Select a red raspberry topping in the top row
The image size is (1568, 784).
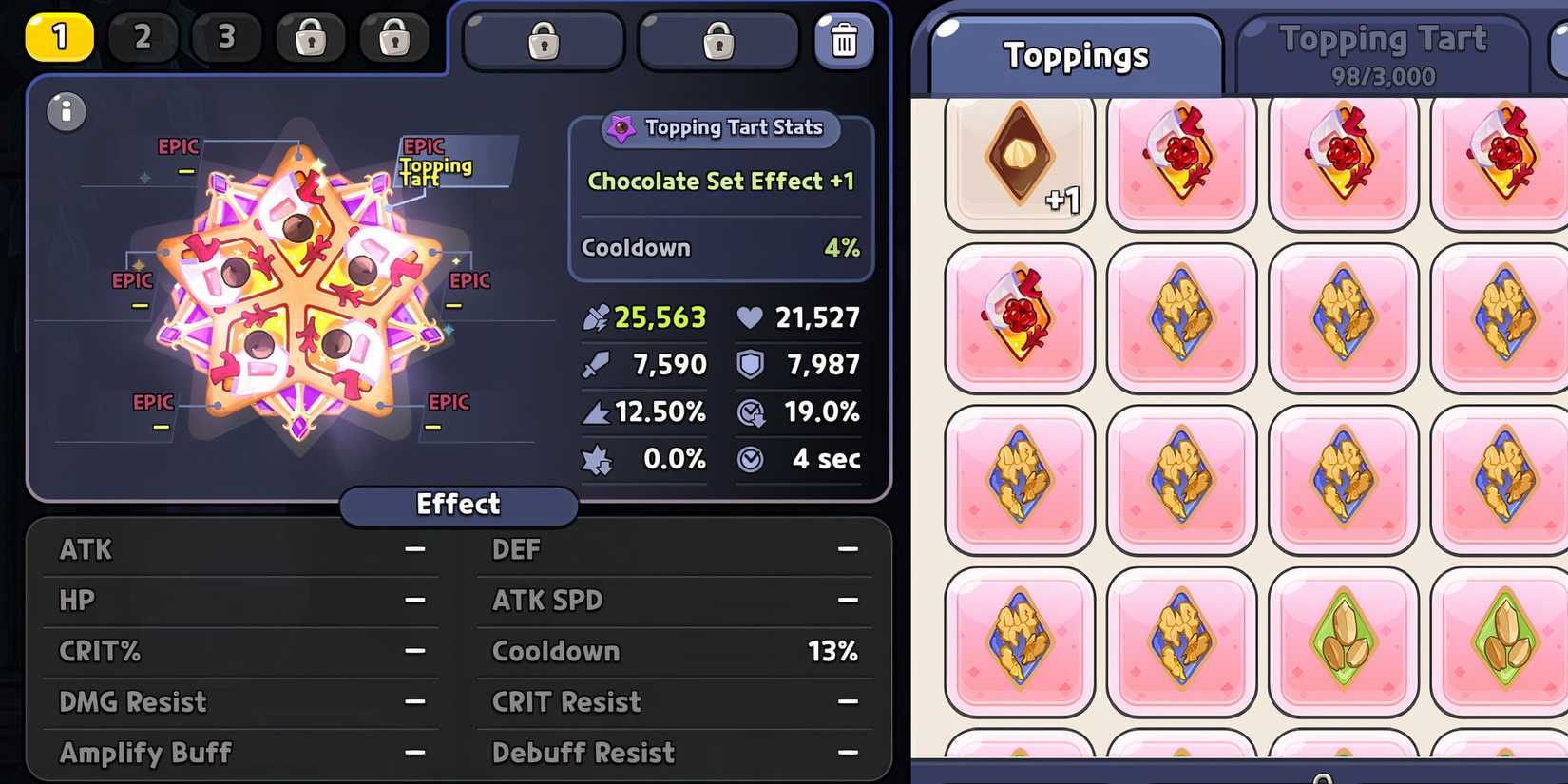(x=1181, y=160)
